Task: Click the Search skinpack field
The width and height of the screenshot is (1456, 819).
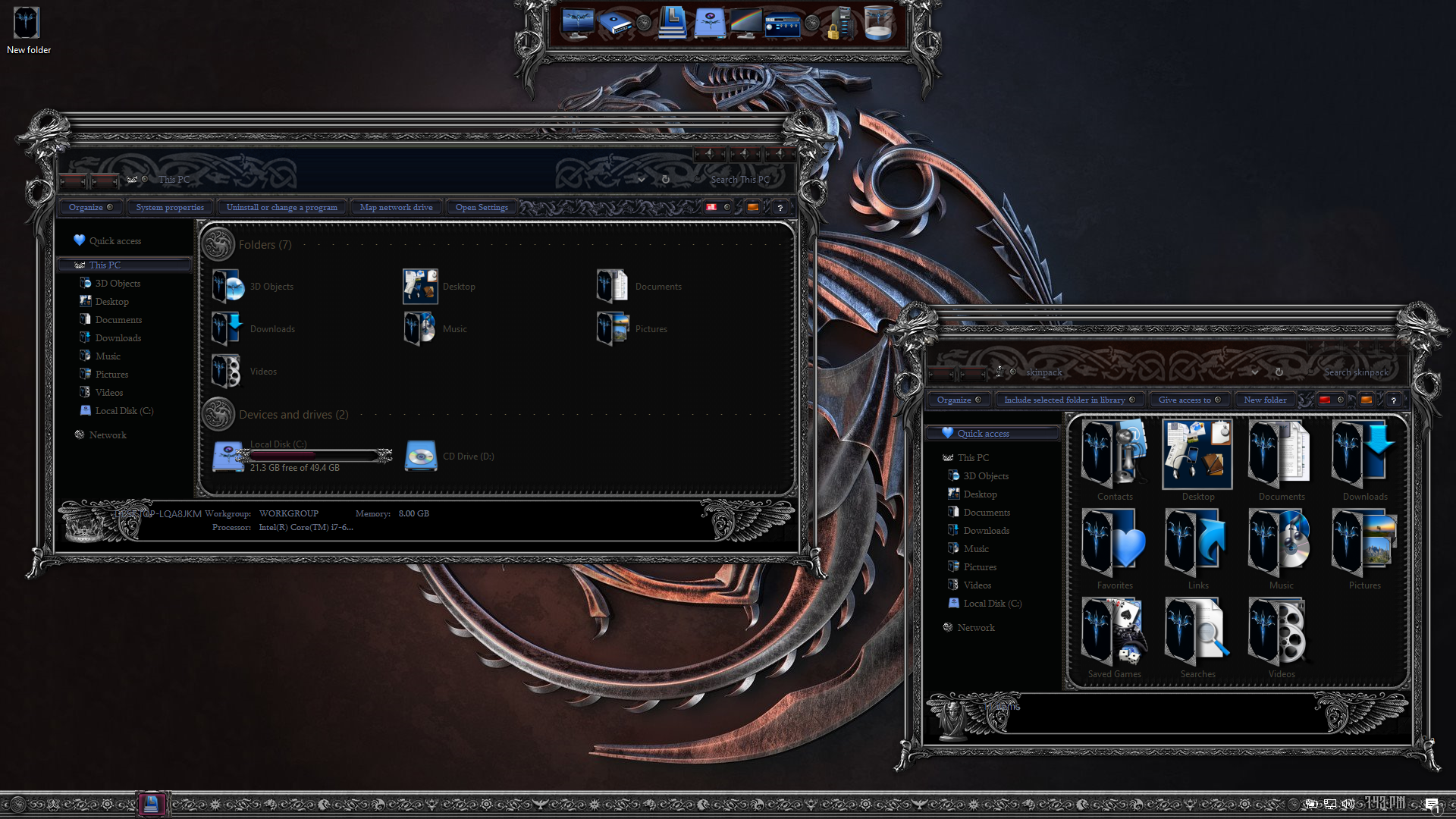Action: (1356, 372)
